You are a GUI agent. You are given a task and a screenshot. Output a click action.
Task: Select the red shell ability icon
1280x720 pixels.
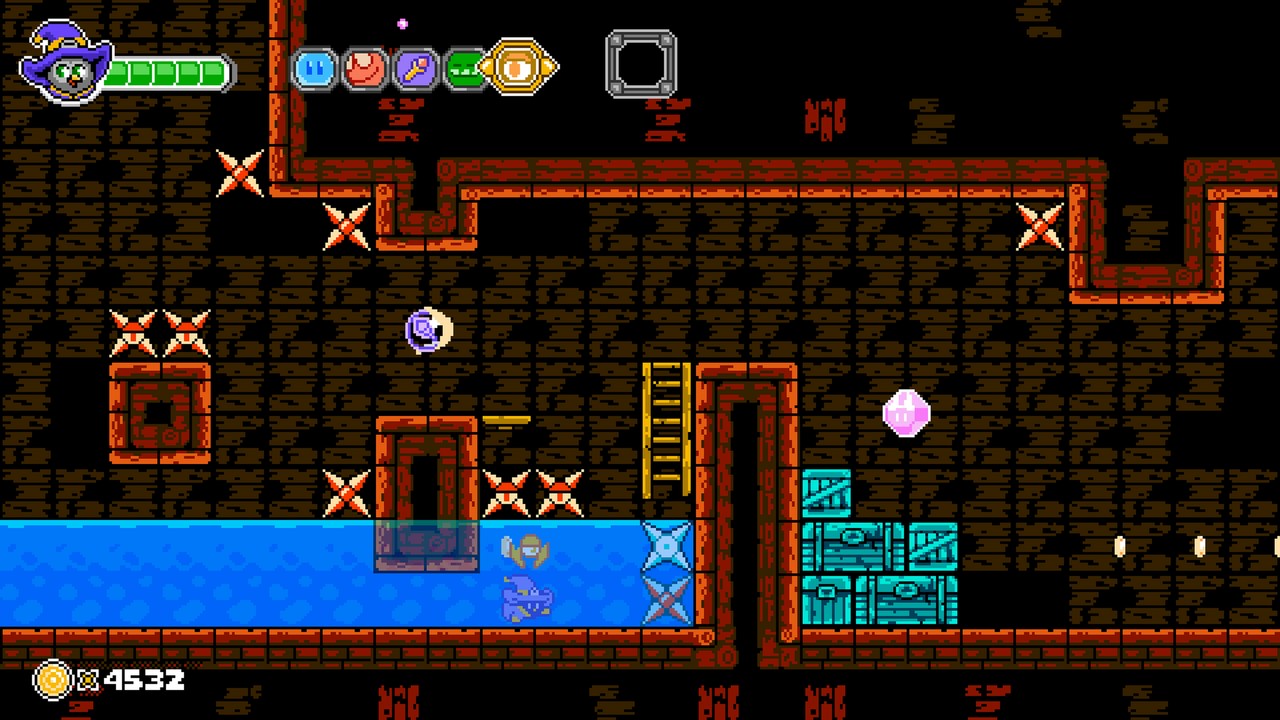pyautogui.click(x=363, y=67)
